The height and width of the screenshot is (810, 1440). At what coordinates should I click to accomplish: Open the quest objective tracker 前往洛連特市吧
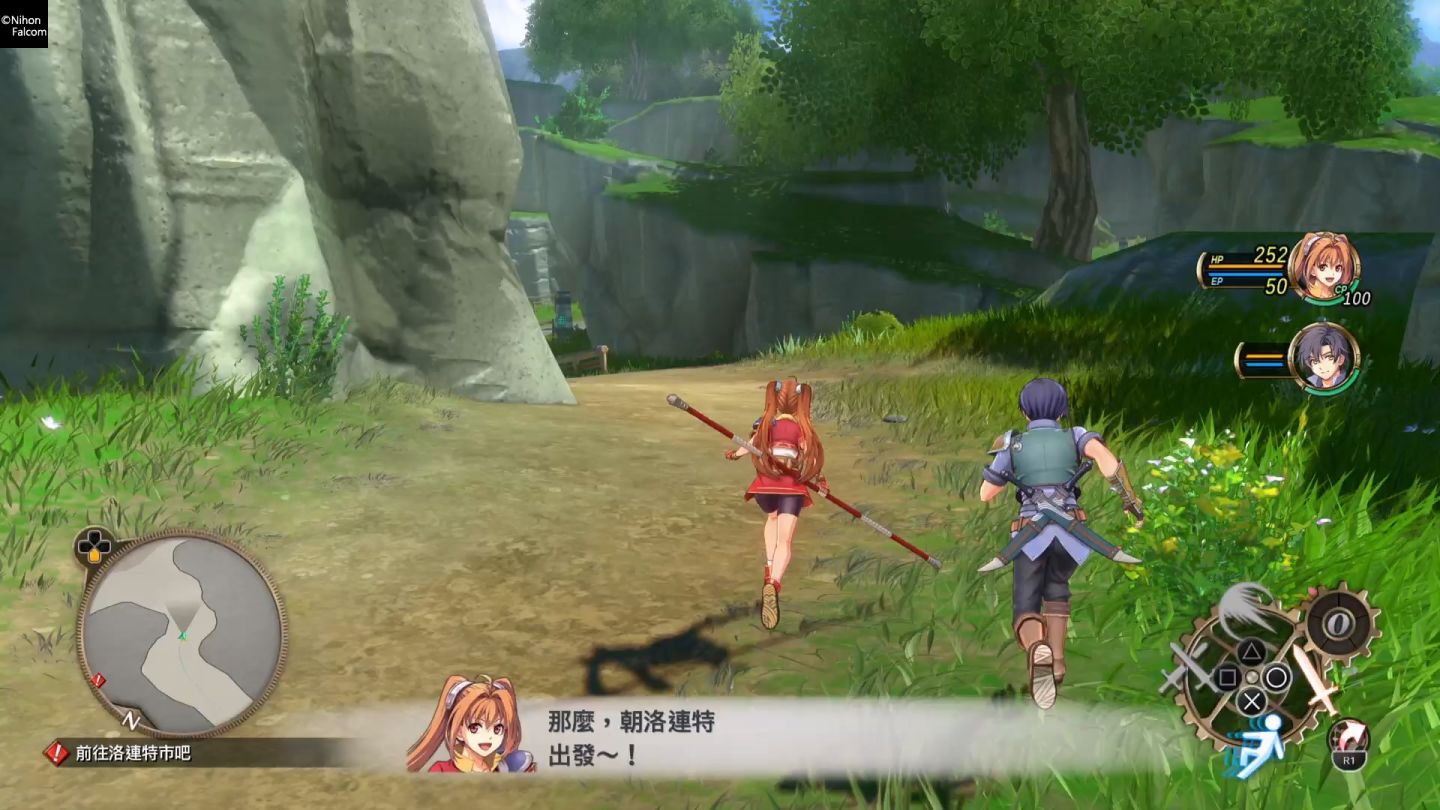click(x=132, y=753)
